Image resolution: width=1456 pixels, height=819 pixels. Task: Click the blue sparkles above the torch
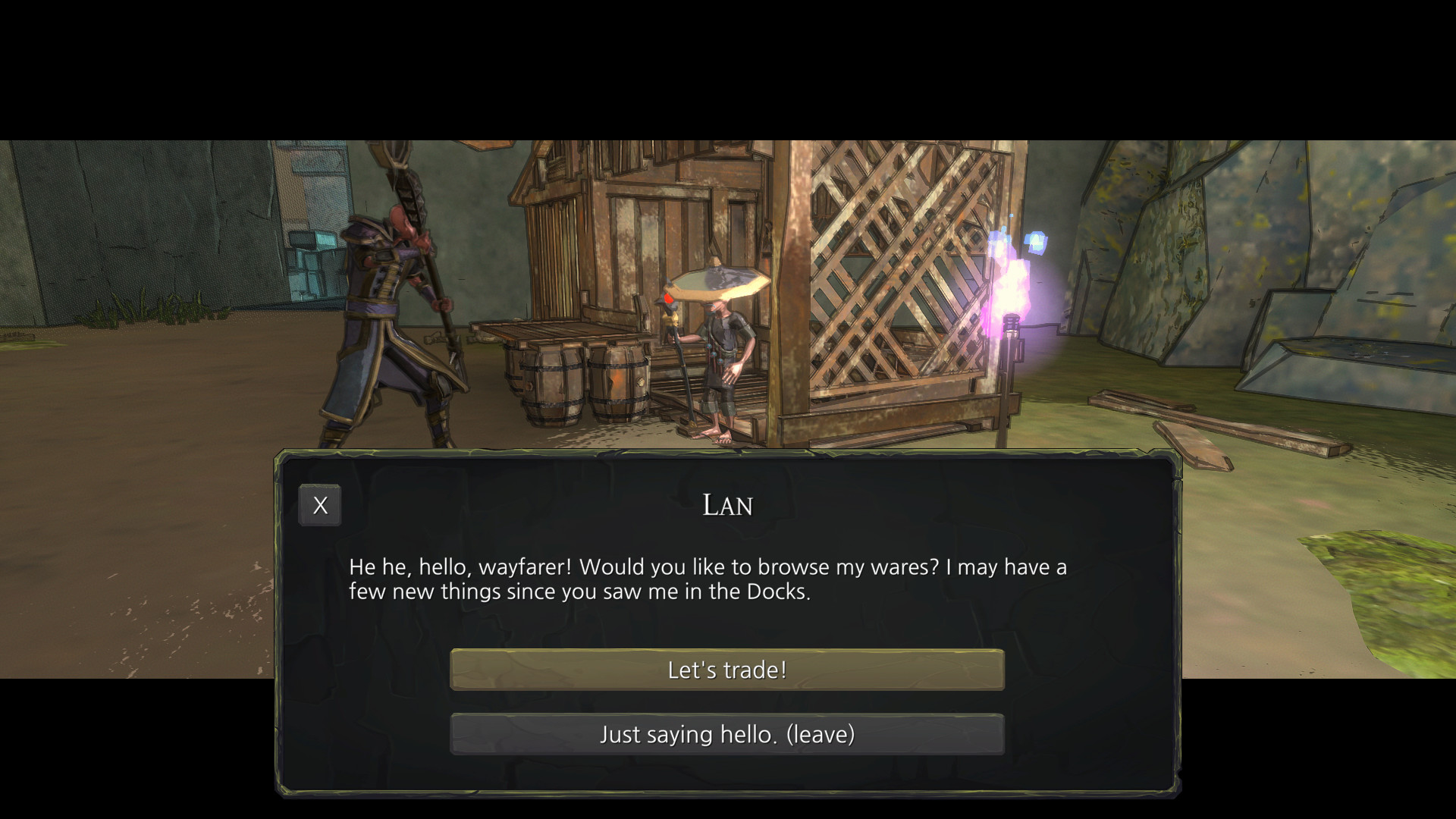pos(1035,243)
